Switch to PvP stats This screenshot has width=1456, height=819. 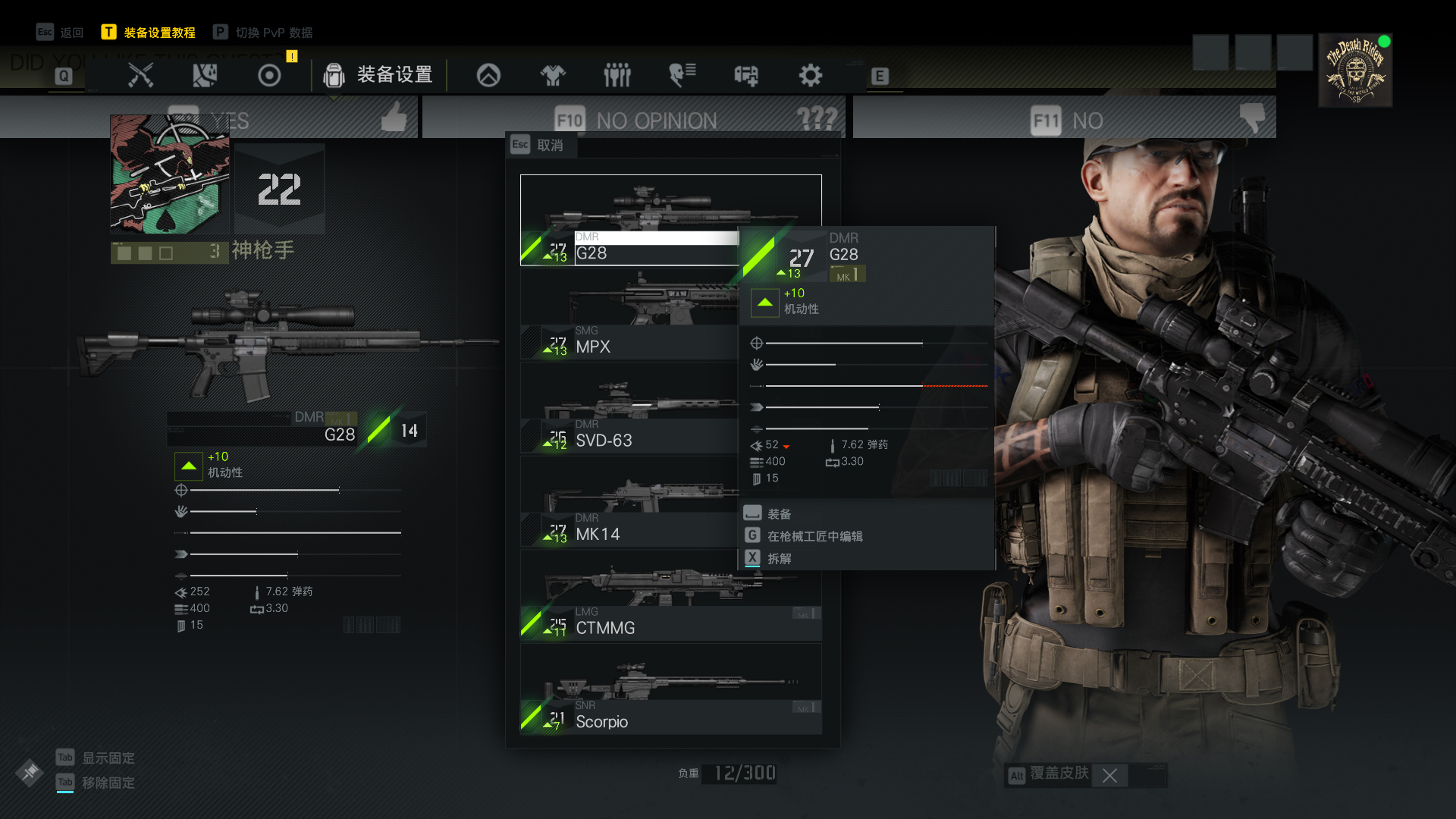[x=264, y=33]
